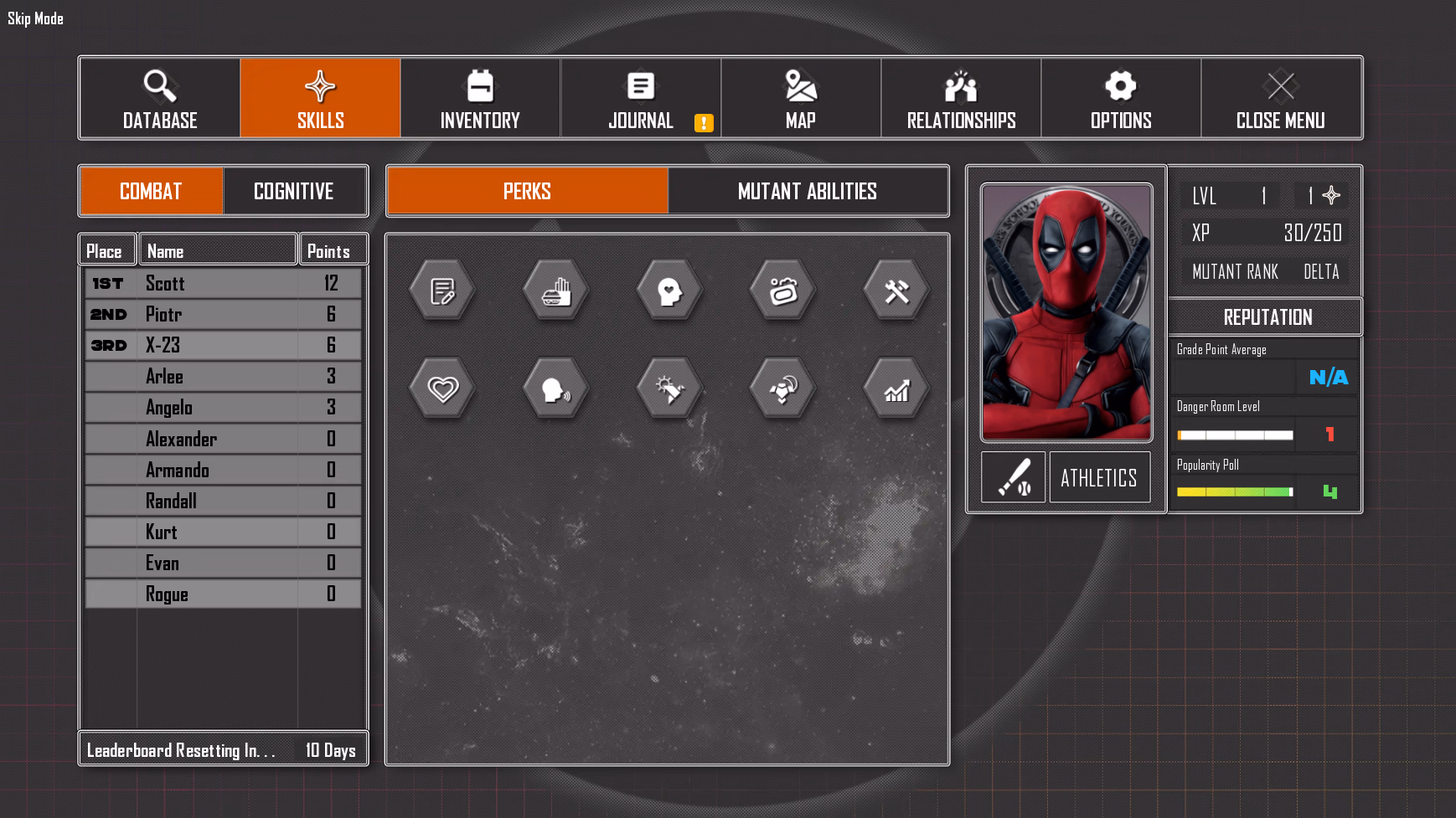This screenshot has height=818, width=1456.
Task: Close the menu
Action: pyautogui.click(x=1281, y=98)
